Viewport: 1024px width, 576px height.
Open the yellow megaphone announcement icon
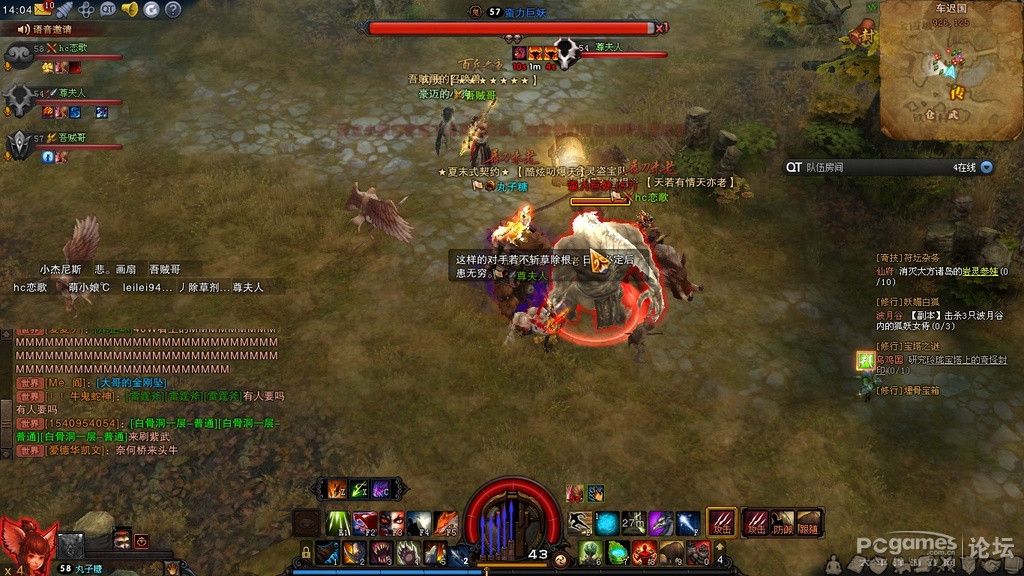click(129, 9)
